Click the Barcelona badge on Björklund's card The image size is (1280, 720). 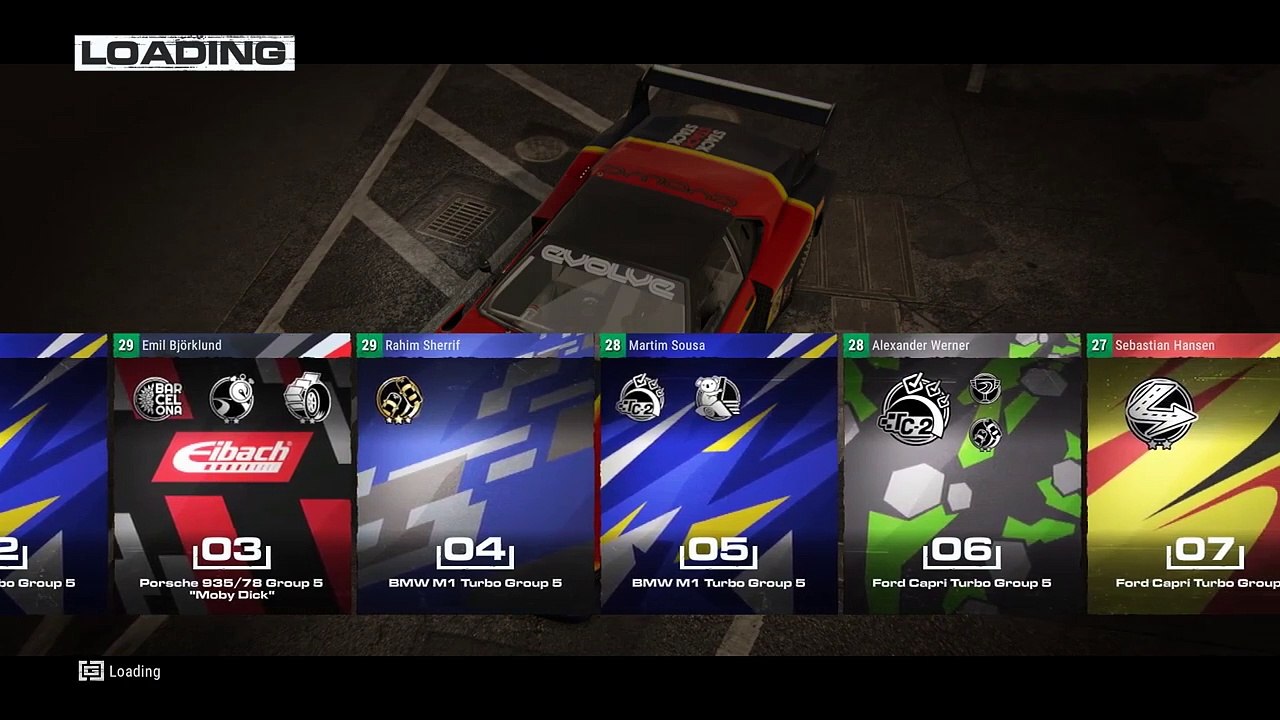click(x=158, y=399)
